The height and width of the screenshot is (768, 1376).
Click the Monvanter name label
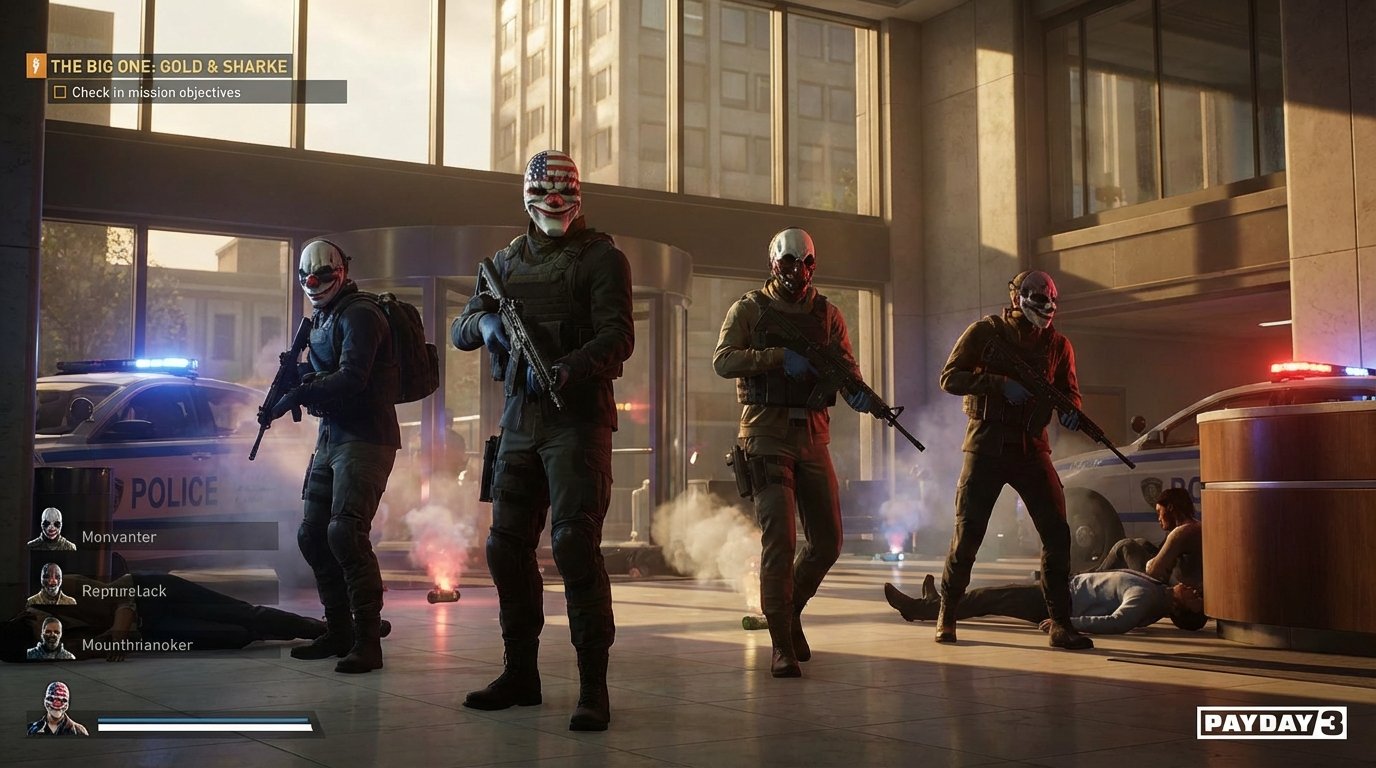coord(120,536)
